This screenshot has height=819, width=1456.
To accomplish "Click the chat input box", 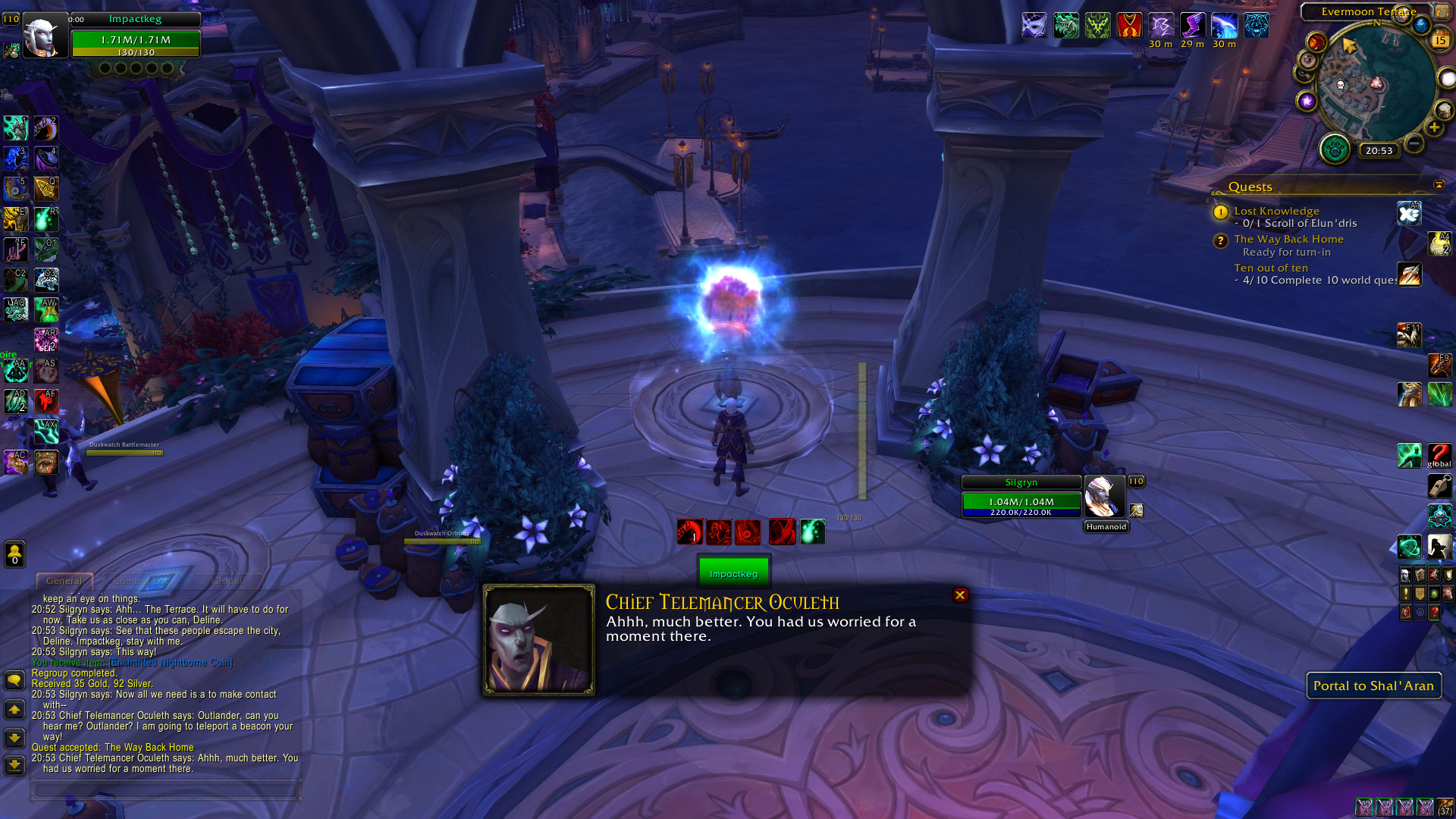I will click(x=165, y=790).
